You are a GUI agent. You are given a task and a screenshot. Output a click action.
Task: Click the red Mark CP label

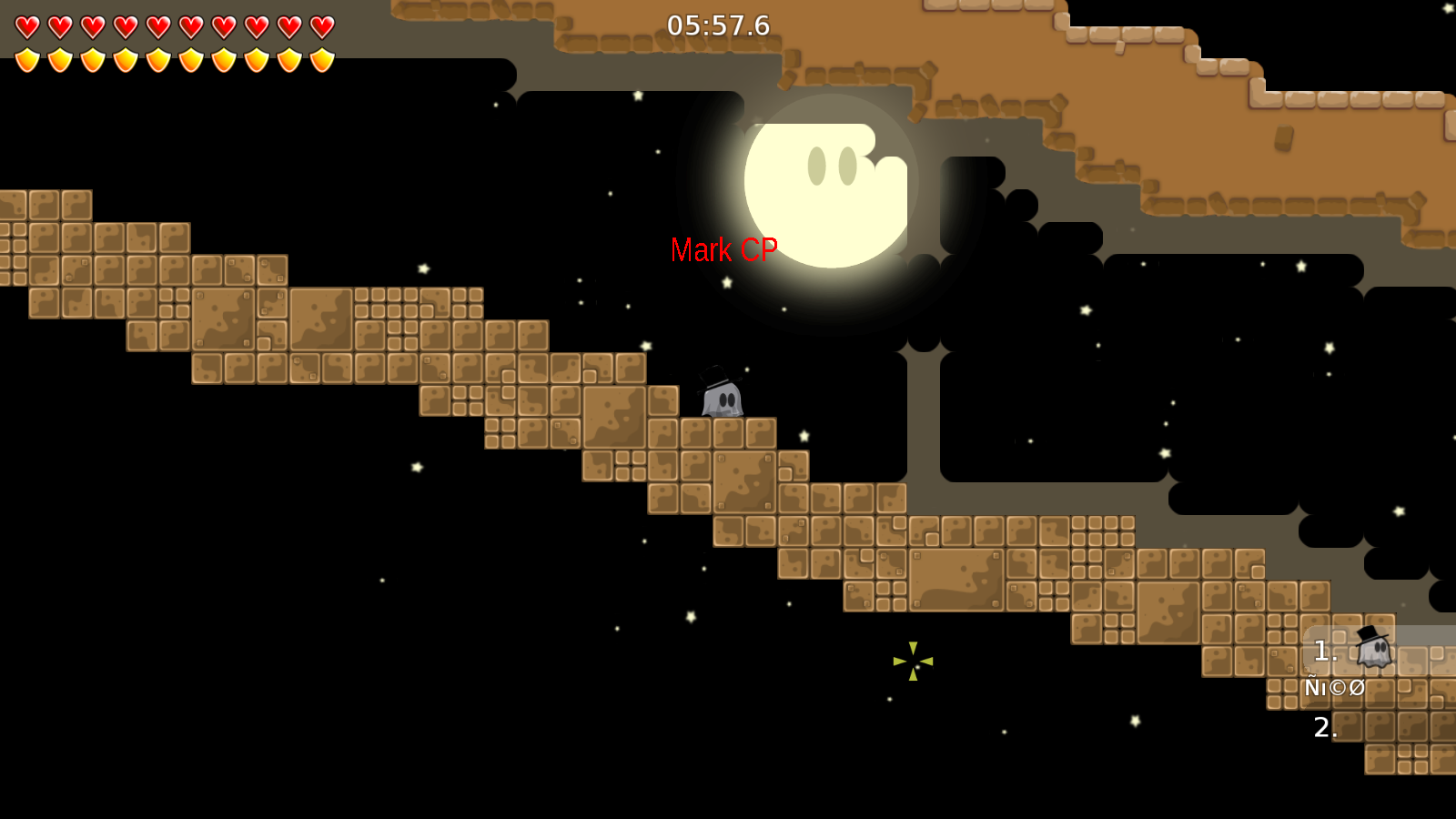(x=725, y=249)
